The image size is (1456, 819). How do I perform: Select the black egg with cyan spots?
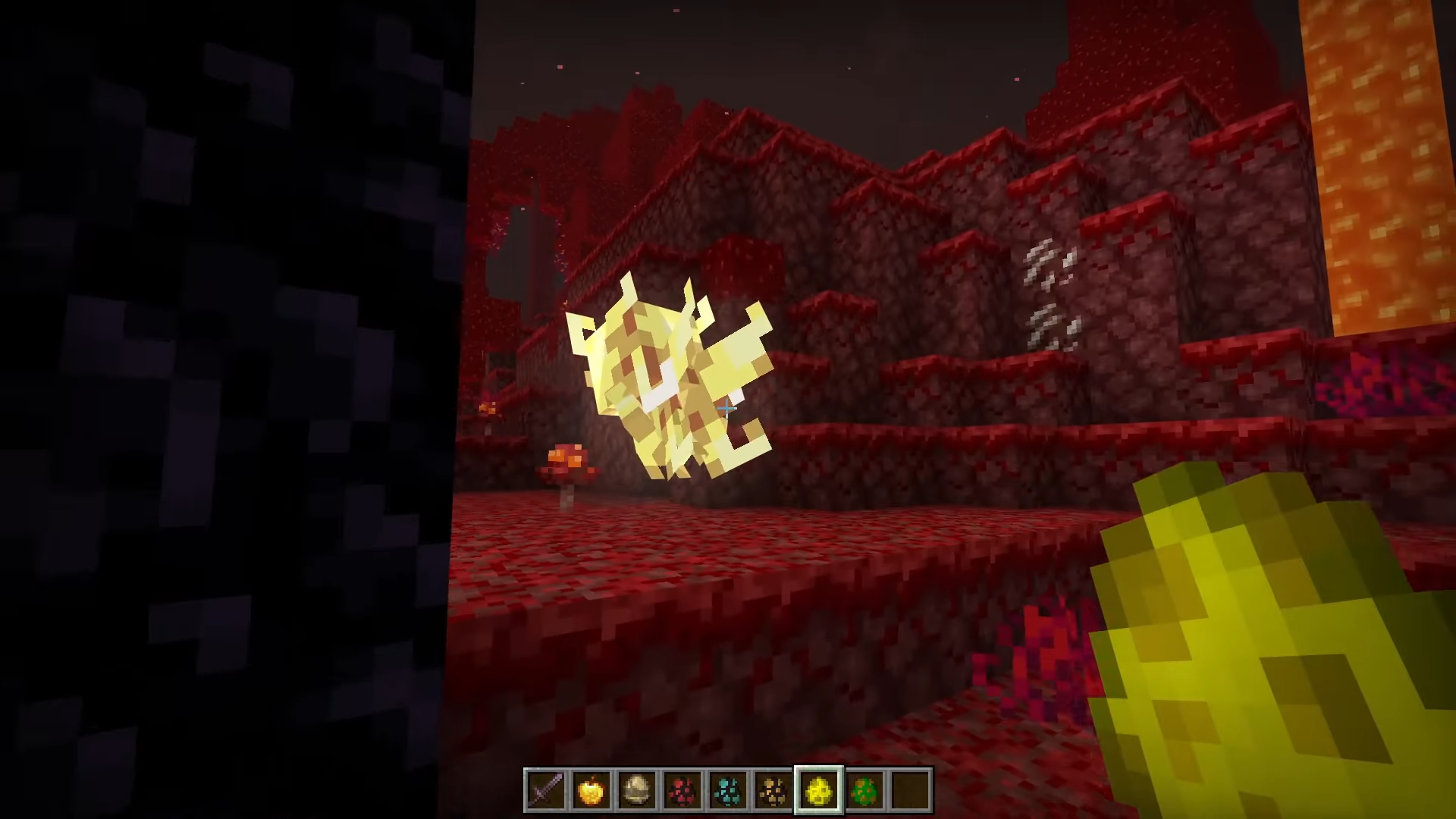tap(727, 790)
